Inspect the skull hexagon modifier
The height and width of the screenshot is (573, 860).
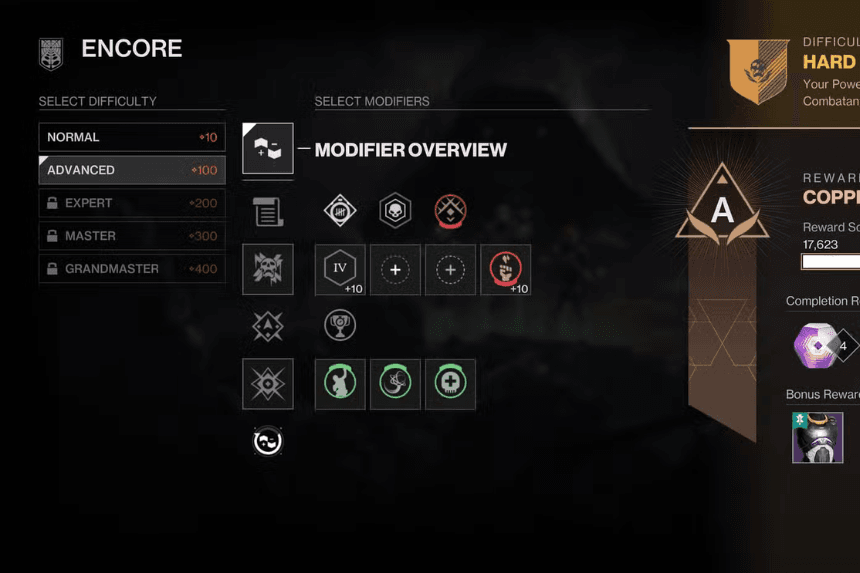click(395, 211)
